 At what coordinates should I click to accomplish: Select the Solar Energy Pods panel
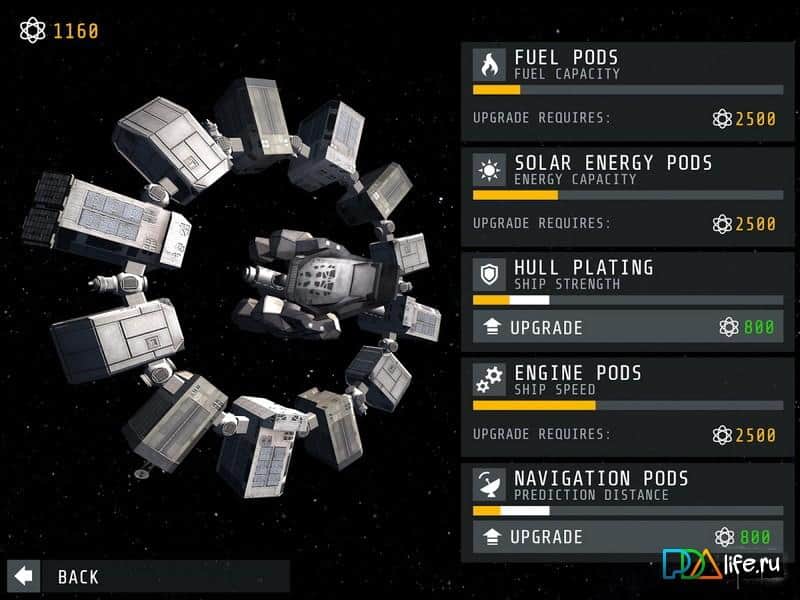[x=627, y=197]
